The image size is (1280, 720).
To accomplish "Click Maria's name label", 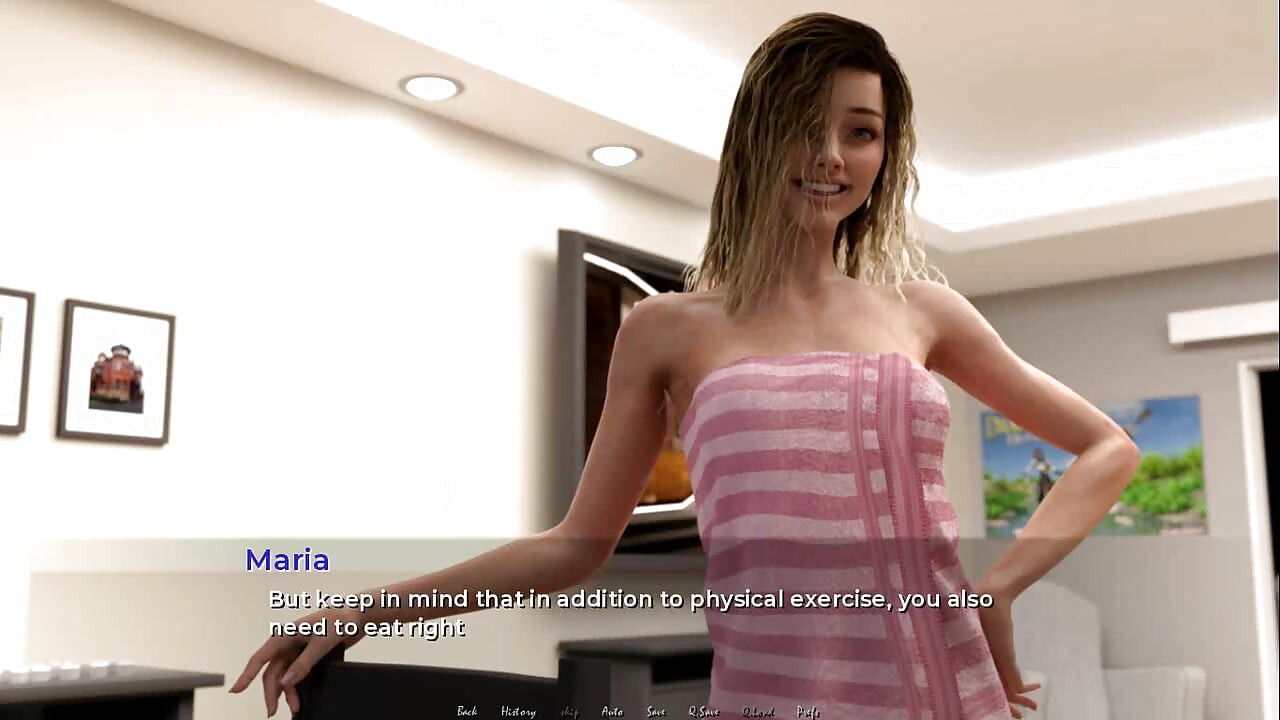I will click(x=288, y=561).
